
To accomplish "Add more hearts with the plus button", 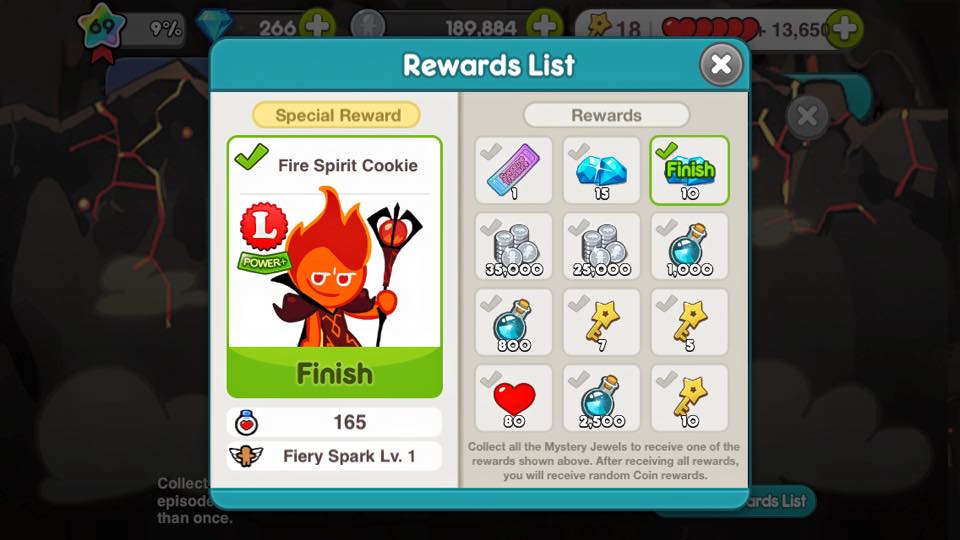I will point(845,26).
